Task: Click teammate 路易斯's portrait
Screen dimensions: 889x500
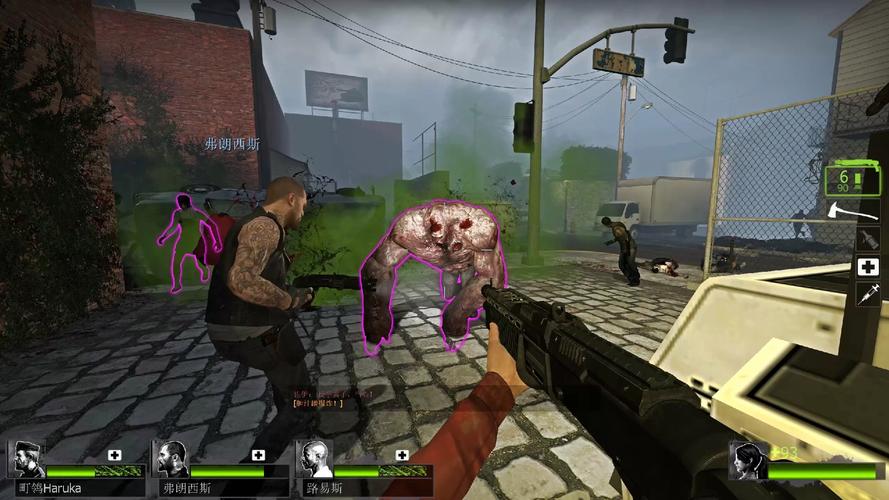Action: [x=314, y=458]
